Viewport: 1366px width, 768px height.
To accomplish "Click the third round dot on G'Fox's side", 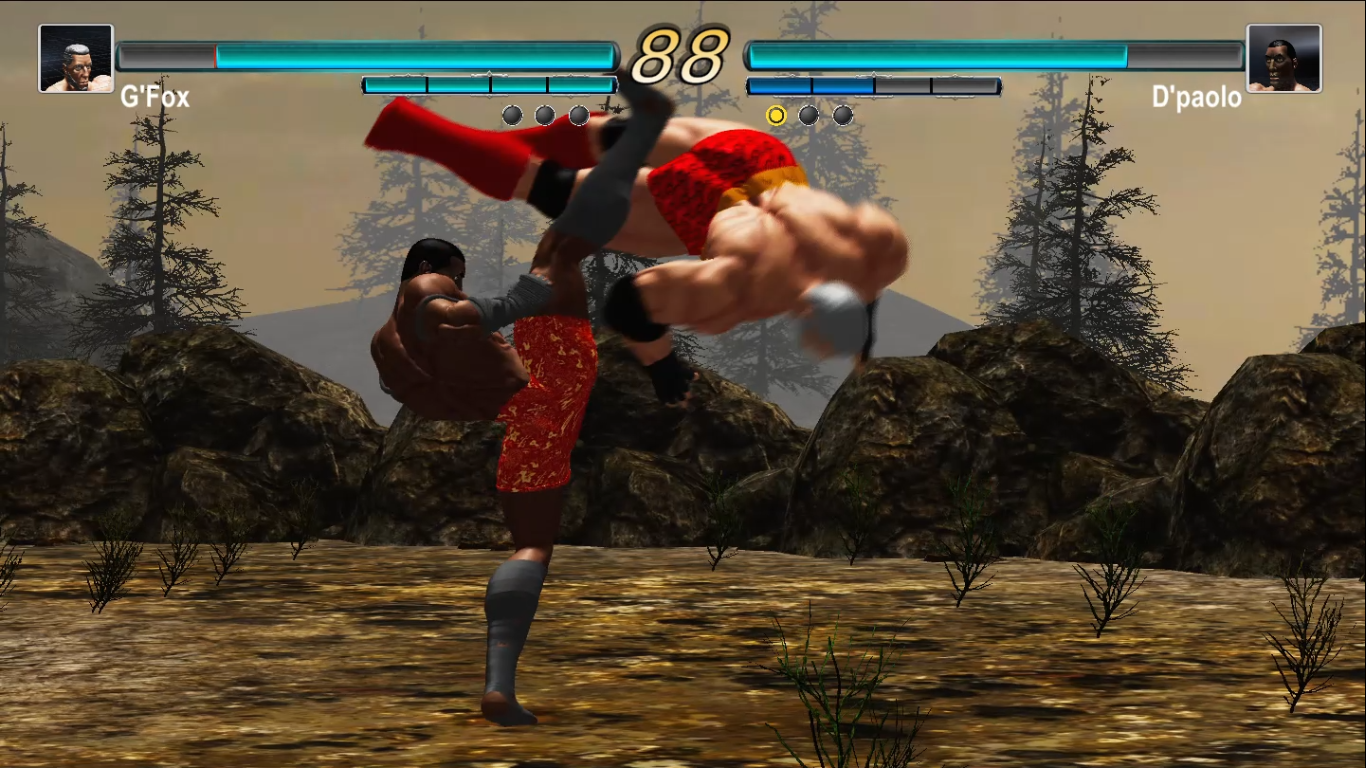I will tap(578, 115).
